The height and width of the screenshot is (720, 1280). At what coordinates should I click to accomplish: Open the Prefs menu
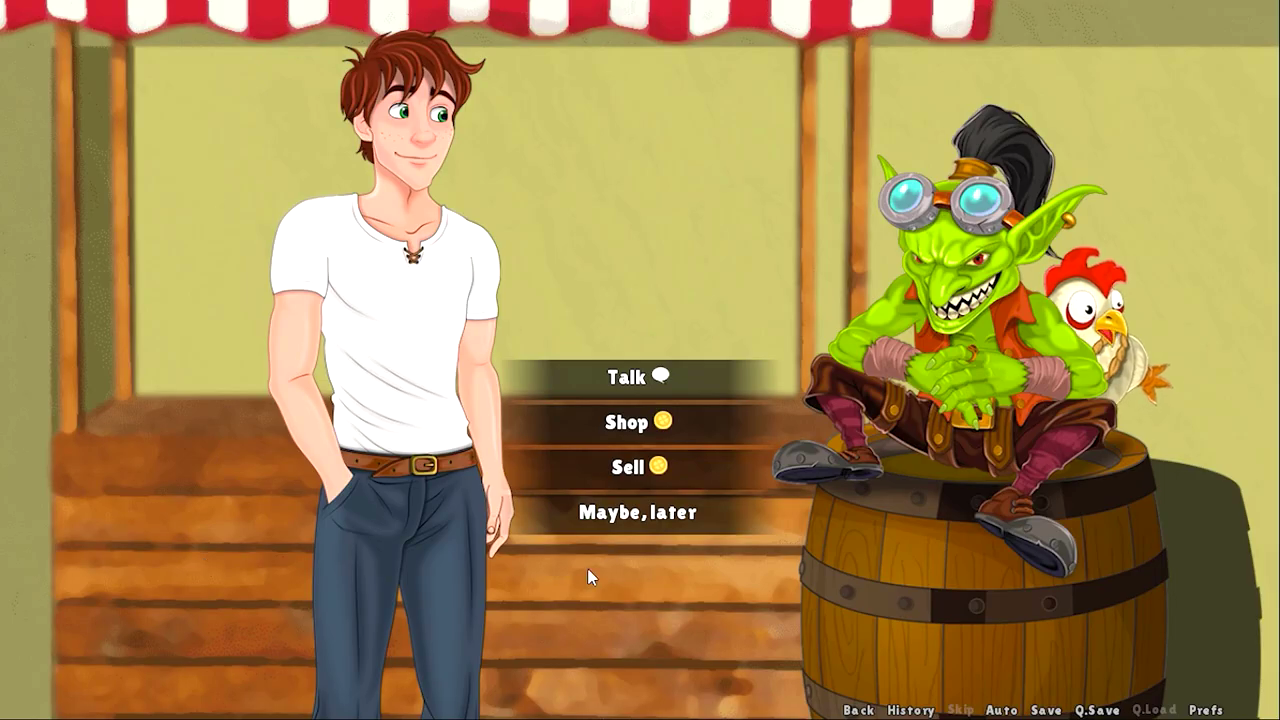[1206, 710]
